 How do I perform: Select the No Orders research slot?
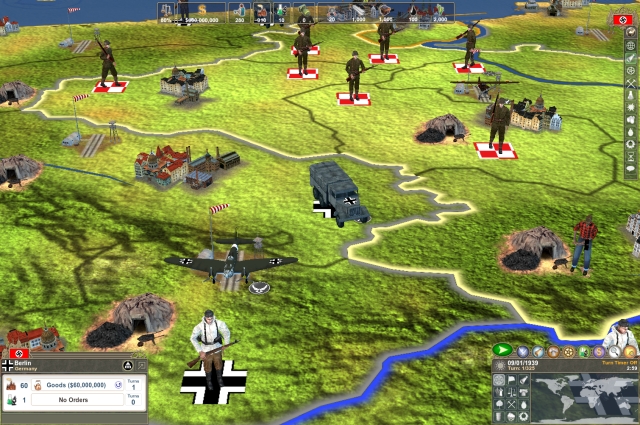tap(78, 400)
